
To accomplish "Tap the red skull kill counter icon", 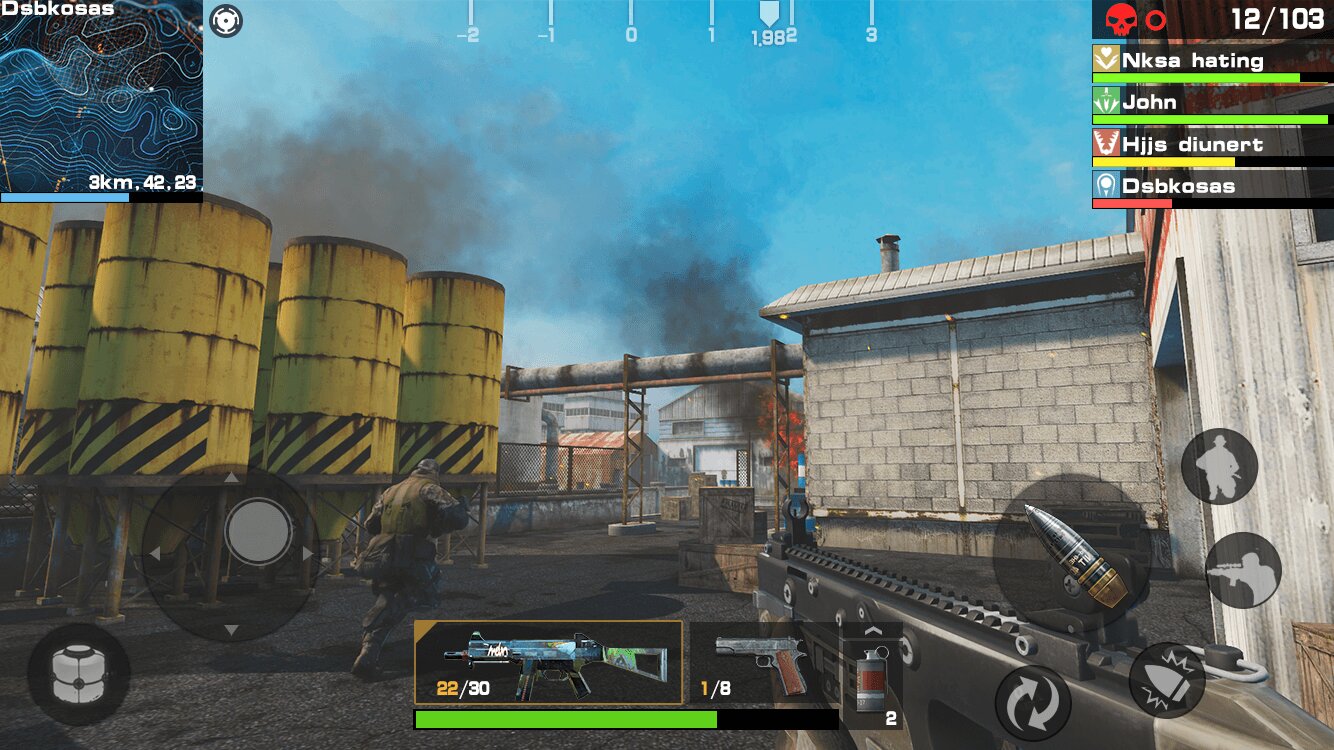I will pos(1121,19).
